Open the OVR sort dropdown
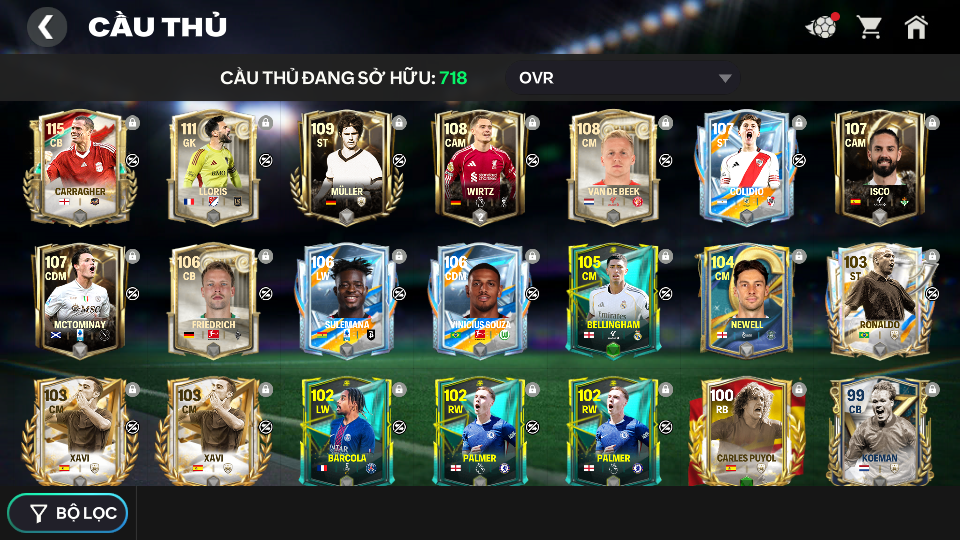This screenshot has width=960, height=540. 627,78
